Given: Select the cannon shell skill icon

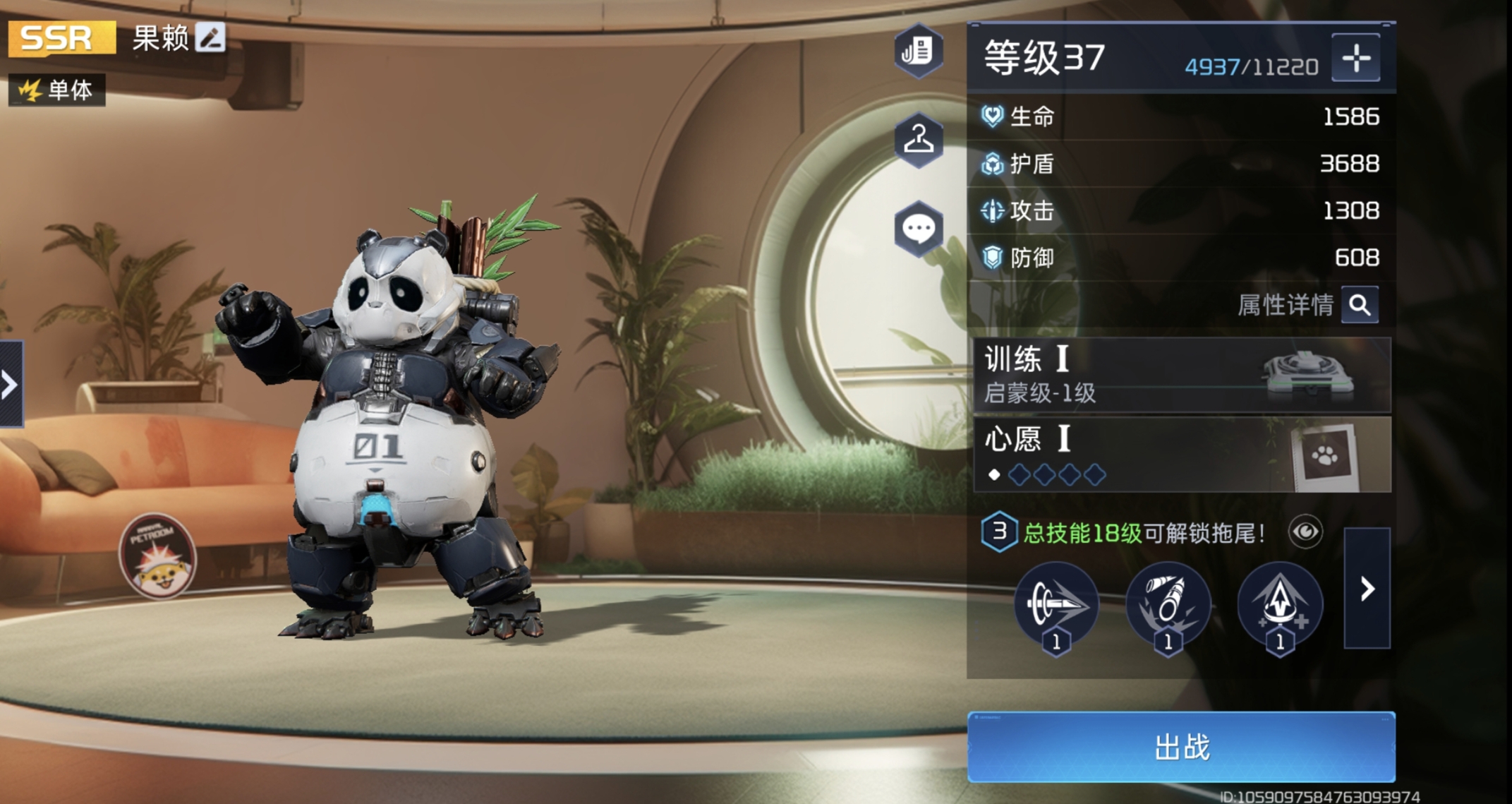Looking at the screenshot, I should [1168, 605].
